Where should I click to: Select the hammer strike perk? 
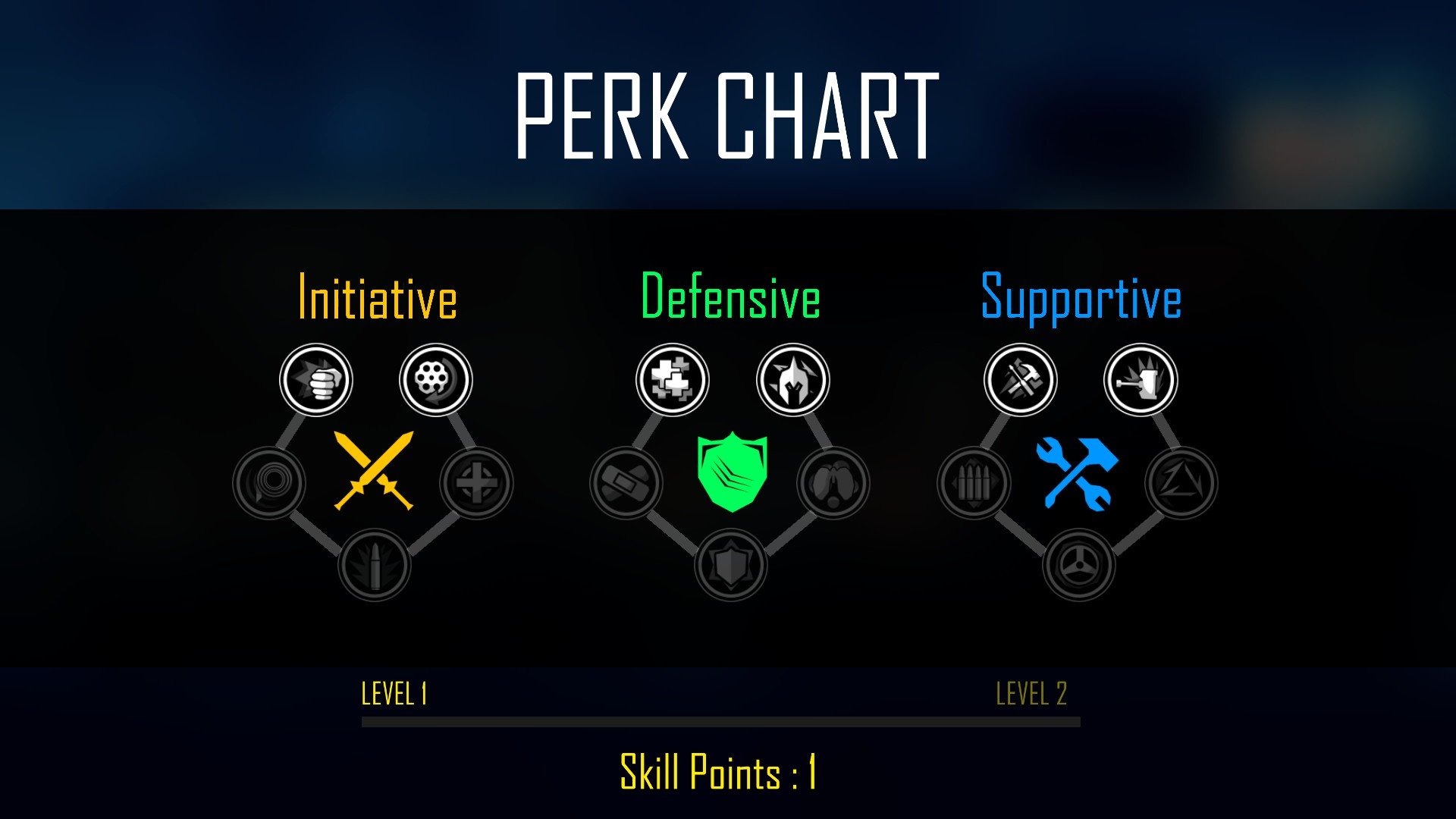[1141, 380]
